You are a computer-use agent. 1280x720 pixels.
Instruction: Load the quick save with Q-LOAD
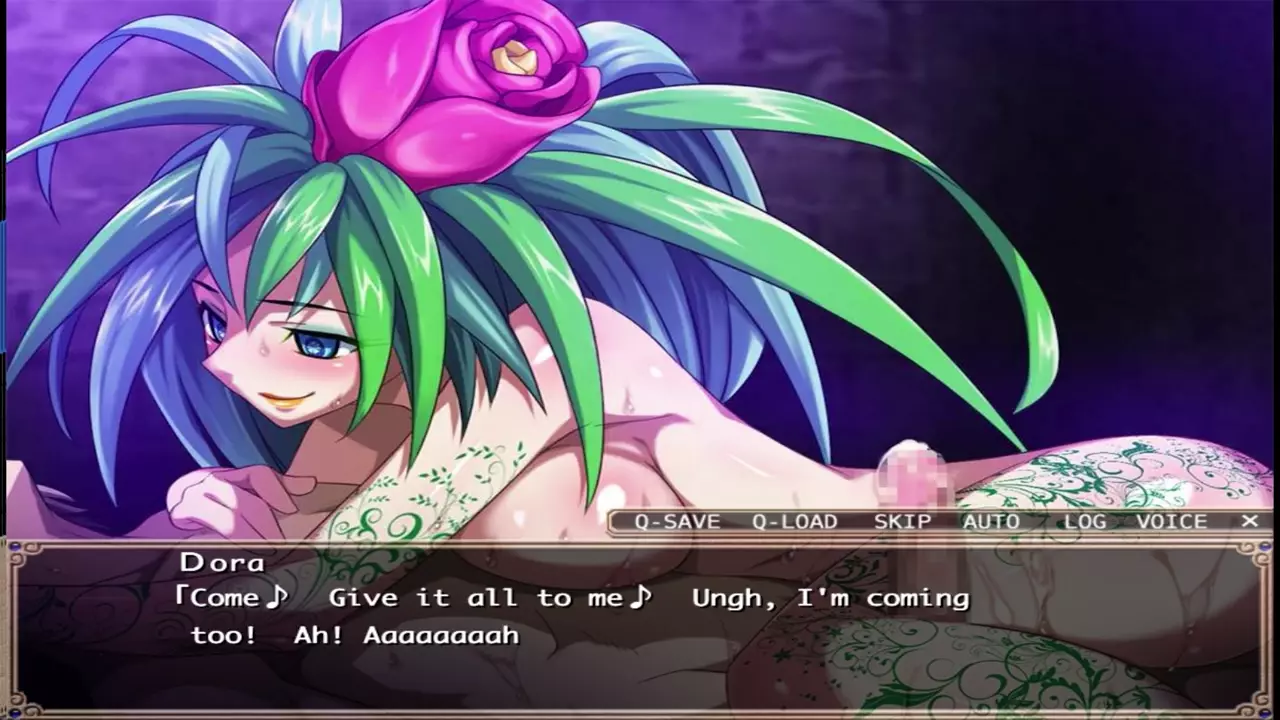pos(795,521)
